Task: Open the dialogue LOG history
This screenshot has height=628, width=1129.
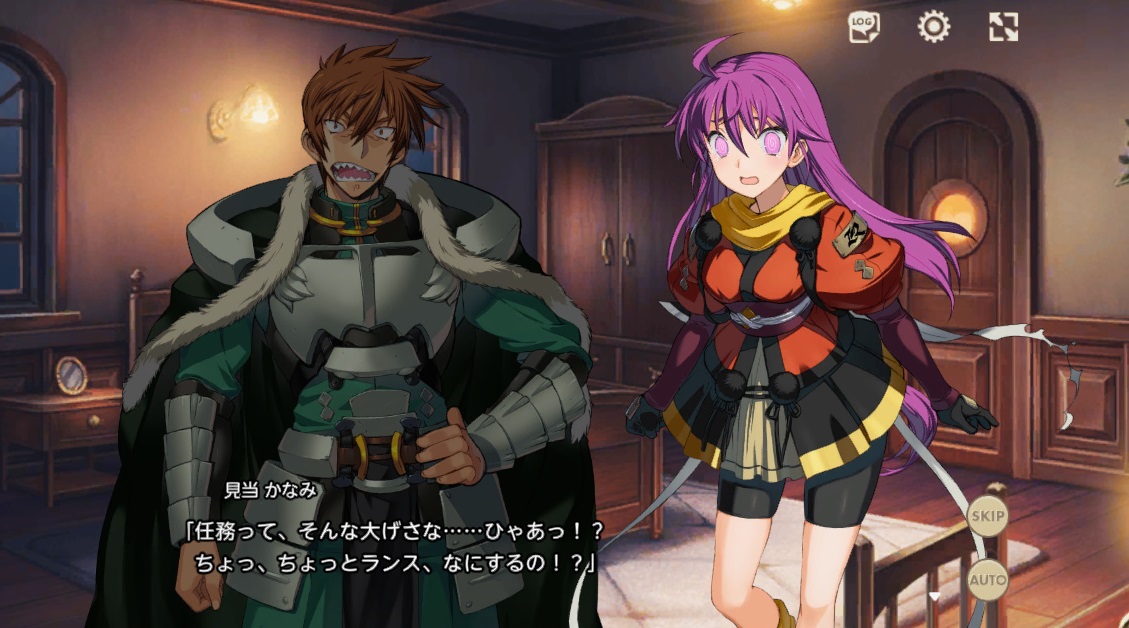Action: click(864, 27)
